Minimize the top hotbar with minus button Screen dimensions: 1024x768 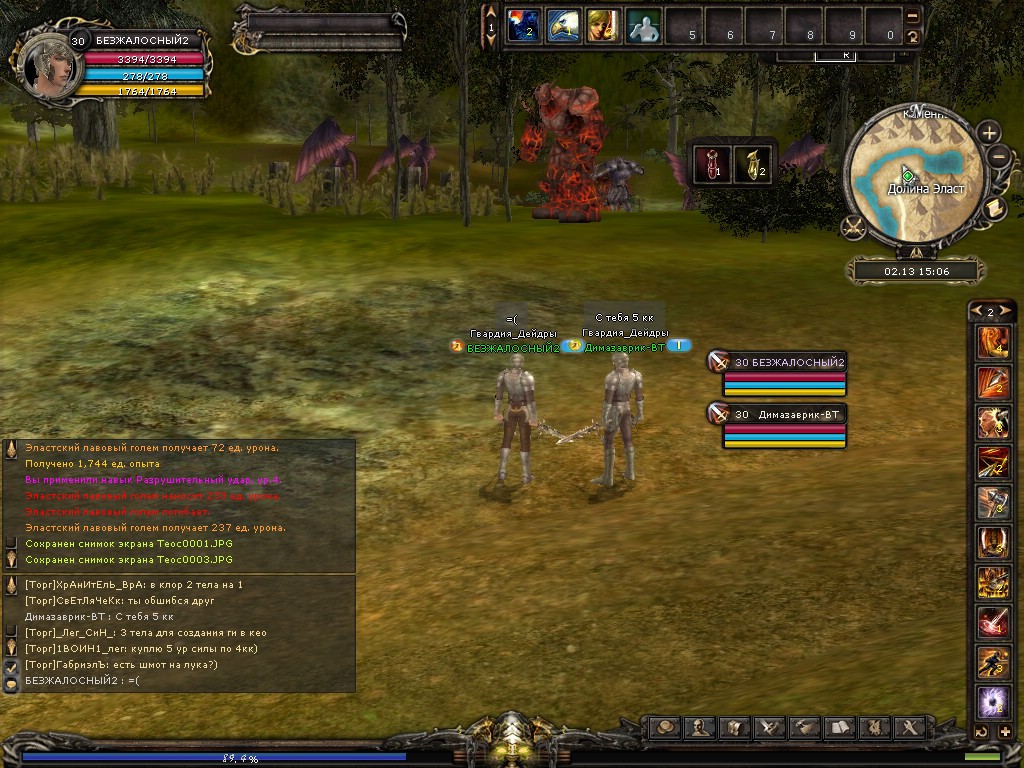912,16
